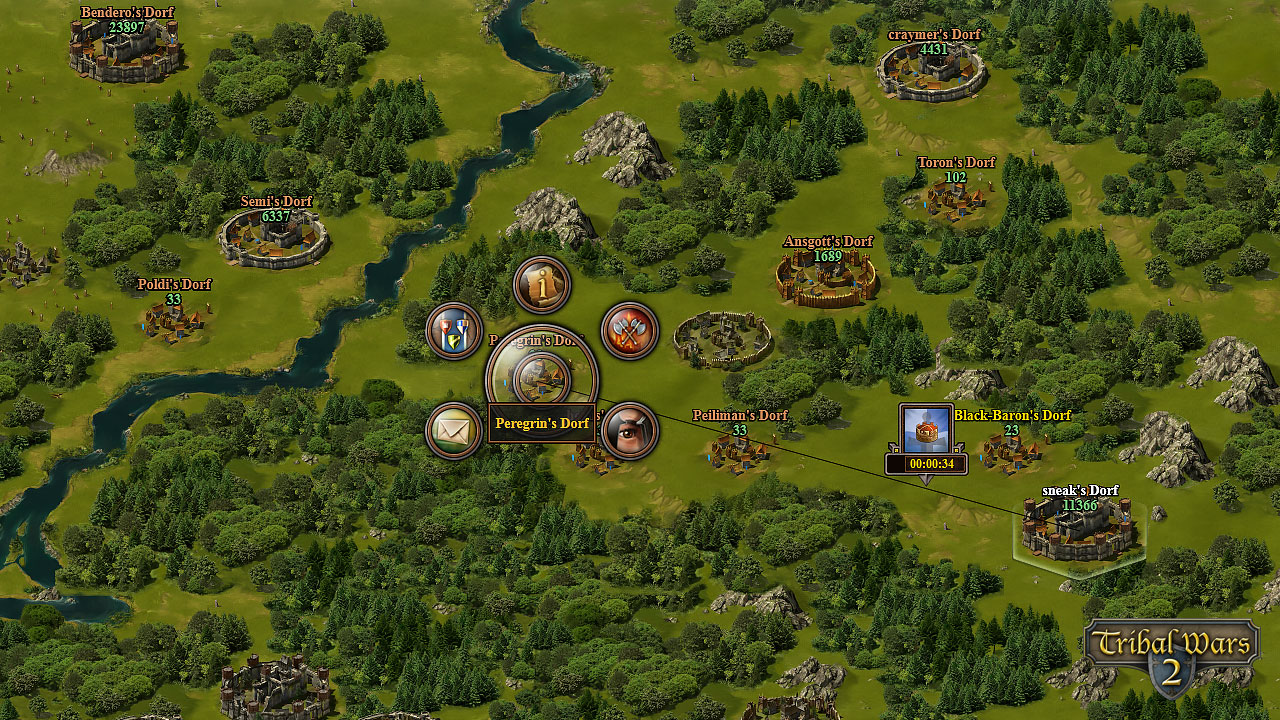The width and height of the screenshot is (1280, 720).
Task: Click the Peregrin's Dorf name label
Action: (541, 423)
